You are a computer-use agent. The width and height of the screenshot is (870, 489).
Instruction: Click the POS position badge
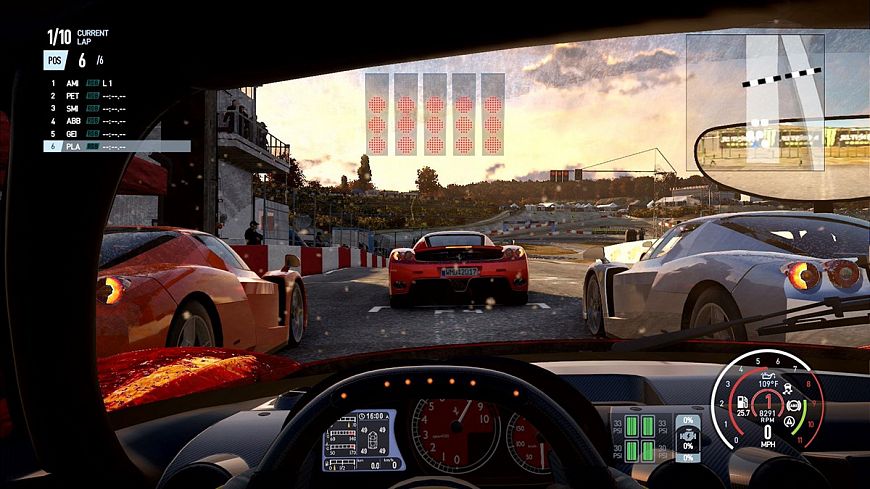56,60
